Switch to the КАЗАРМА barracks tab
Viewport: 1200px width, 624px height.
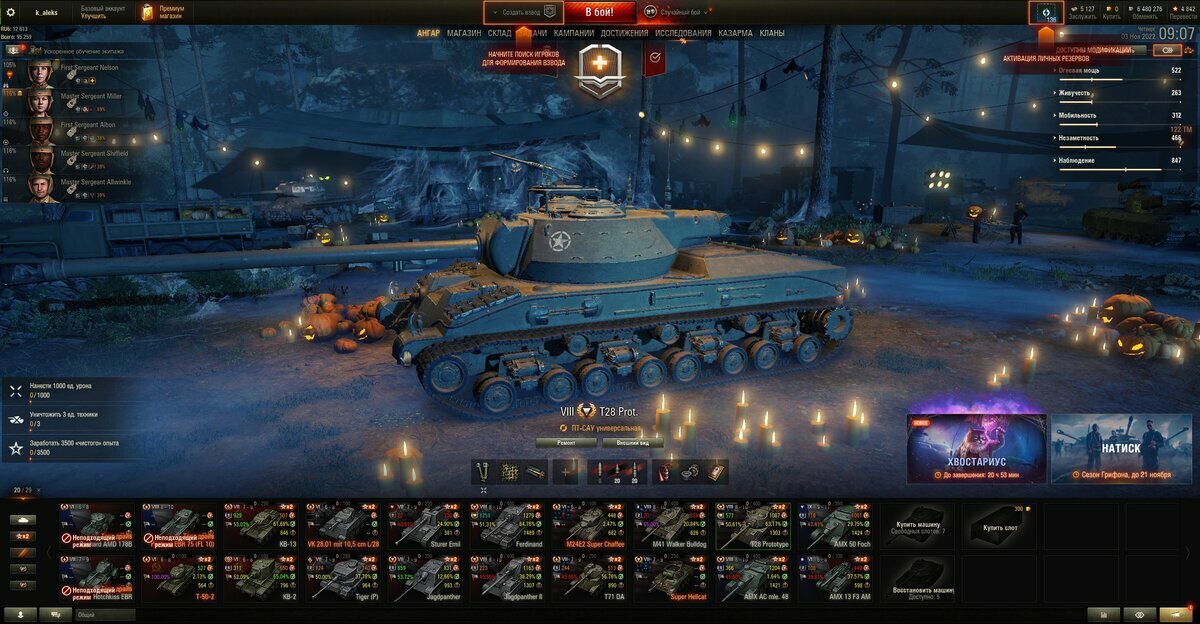coord(735,33)
